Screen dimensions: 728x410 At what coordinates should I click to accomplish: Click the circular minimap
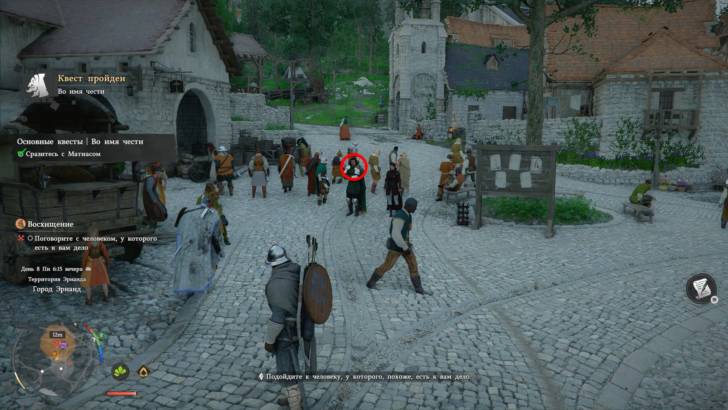pyautogui.click(x=53, y=353)
